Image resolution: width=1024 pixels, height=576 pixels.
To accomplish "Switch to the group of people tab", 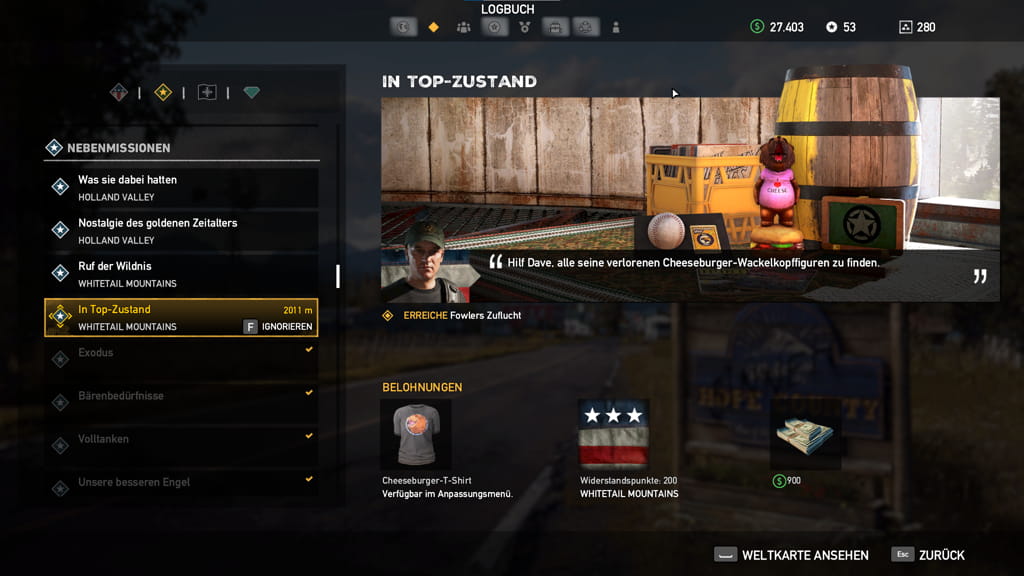I will click(x=463, y=27).
